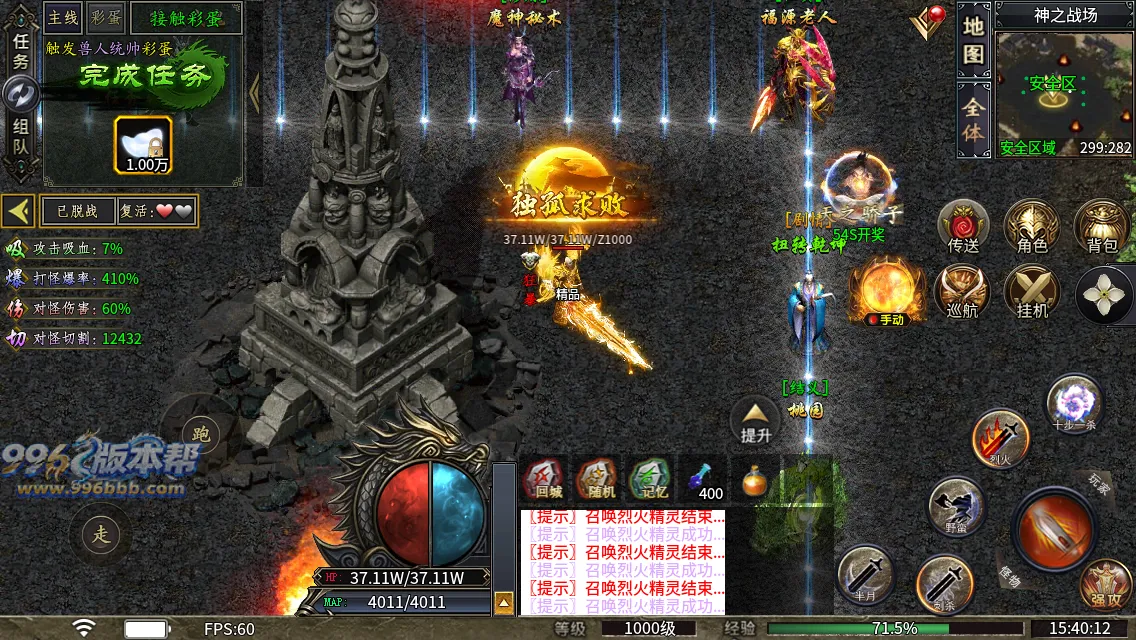The width and height of the screenshot is (1136, 640).
Task: Start 巡航 auto-cruise
Action: pyautogui.click(x=962, y=293)
